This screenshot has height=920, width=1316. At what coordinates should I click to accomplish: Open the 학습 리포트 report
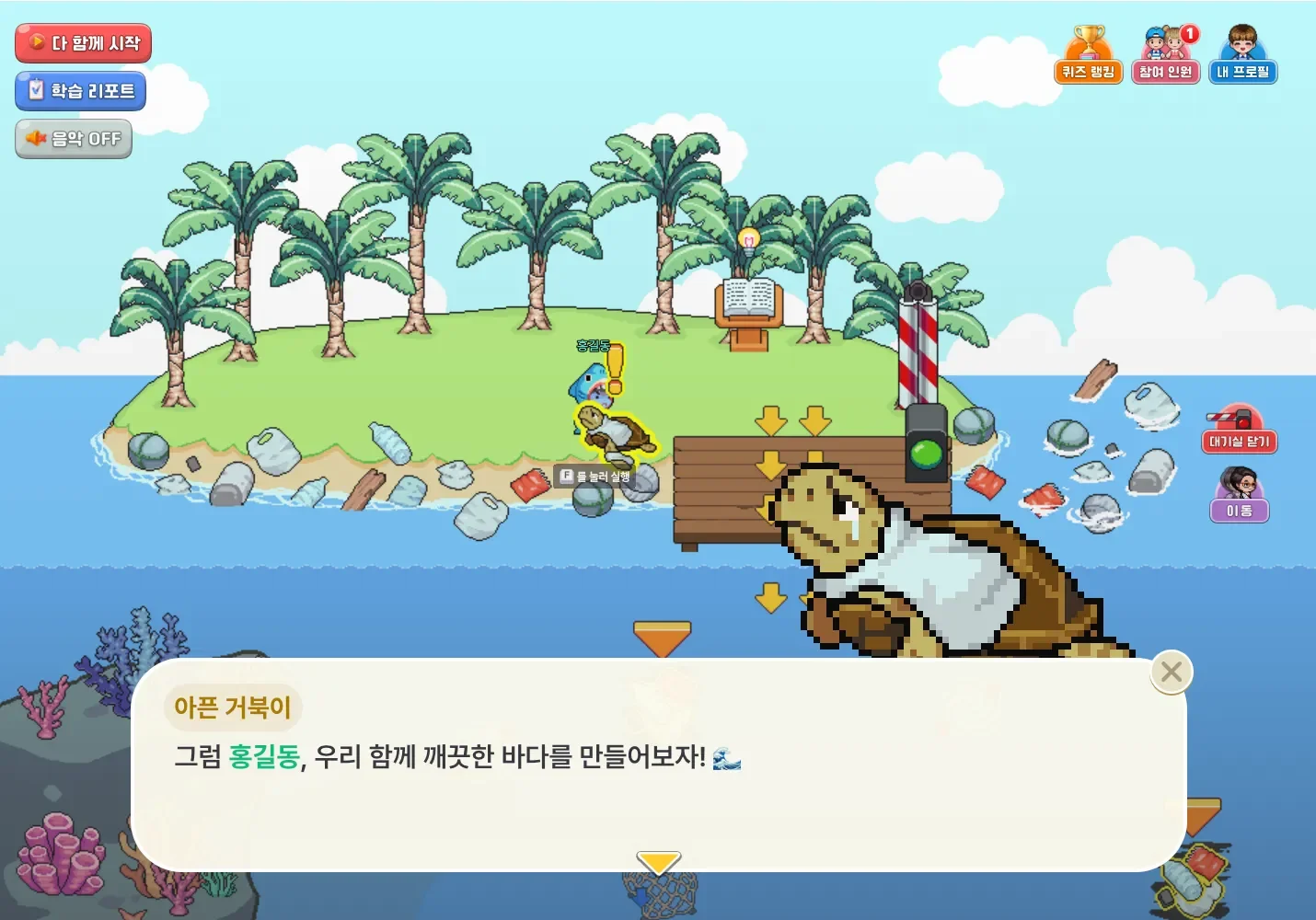(80, 90)
